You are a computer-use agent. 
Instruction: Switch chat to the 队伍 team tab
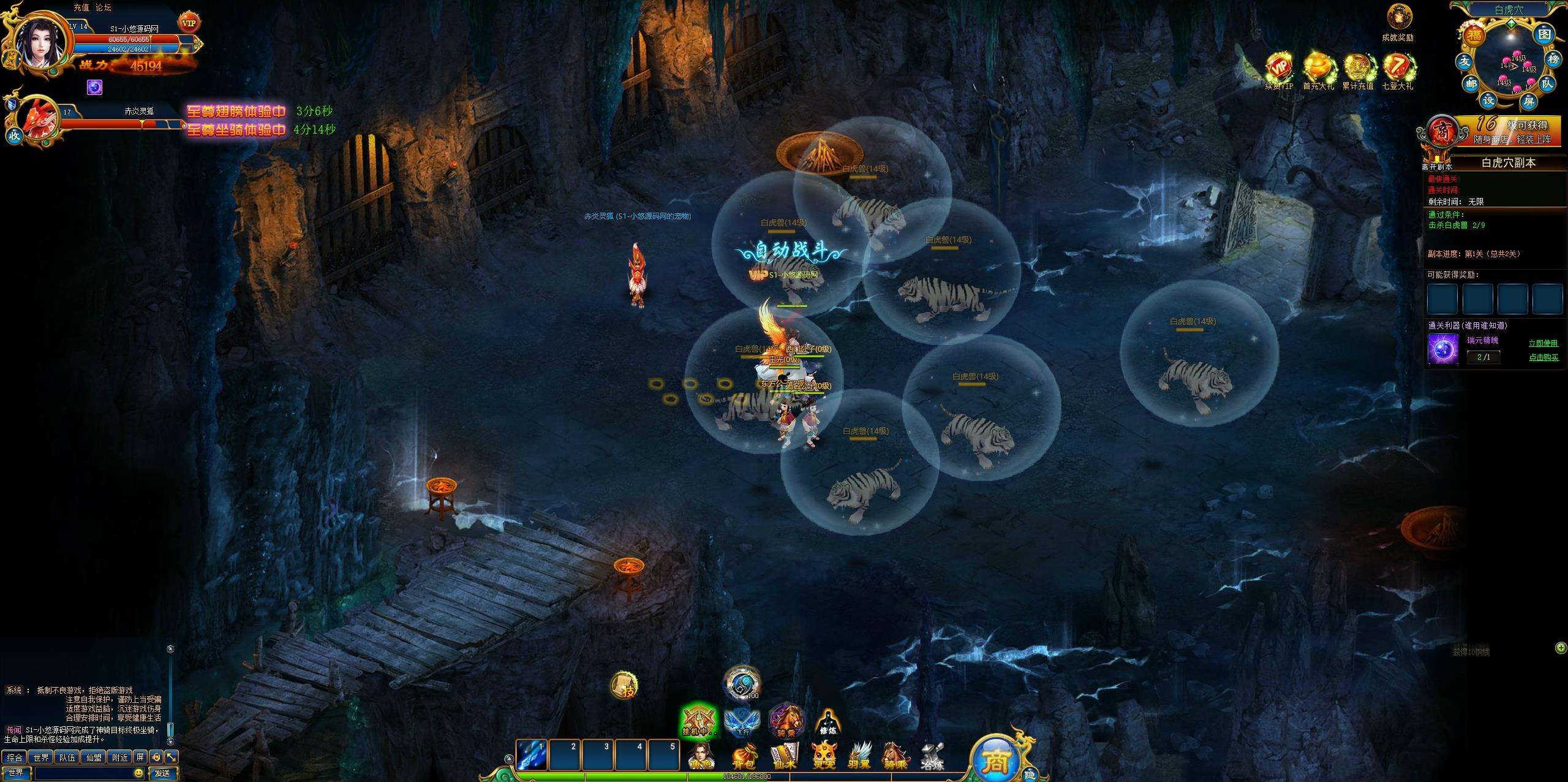67,757
